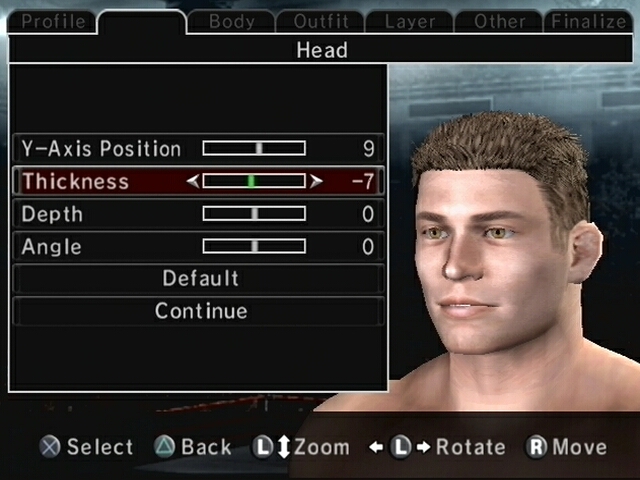Open the Body tab
The width and height of the screenshot is (640, 480).
[232, 21]
